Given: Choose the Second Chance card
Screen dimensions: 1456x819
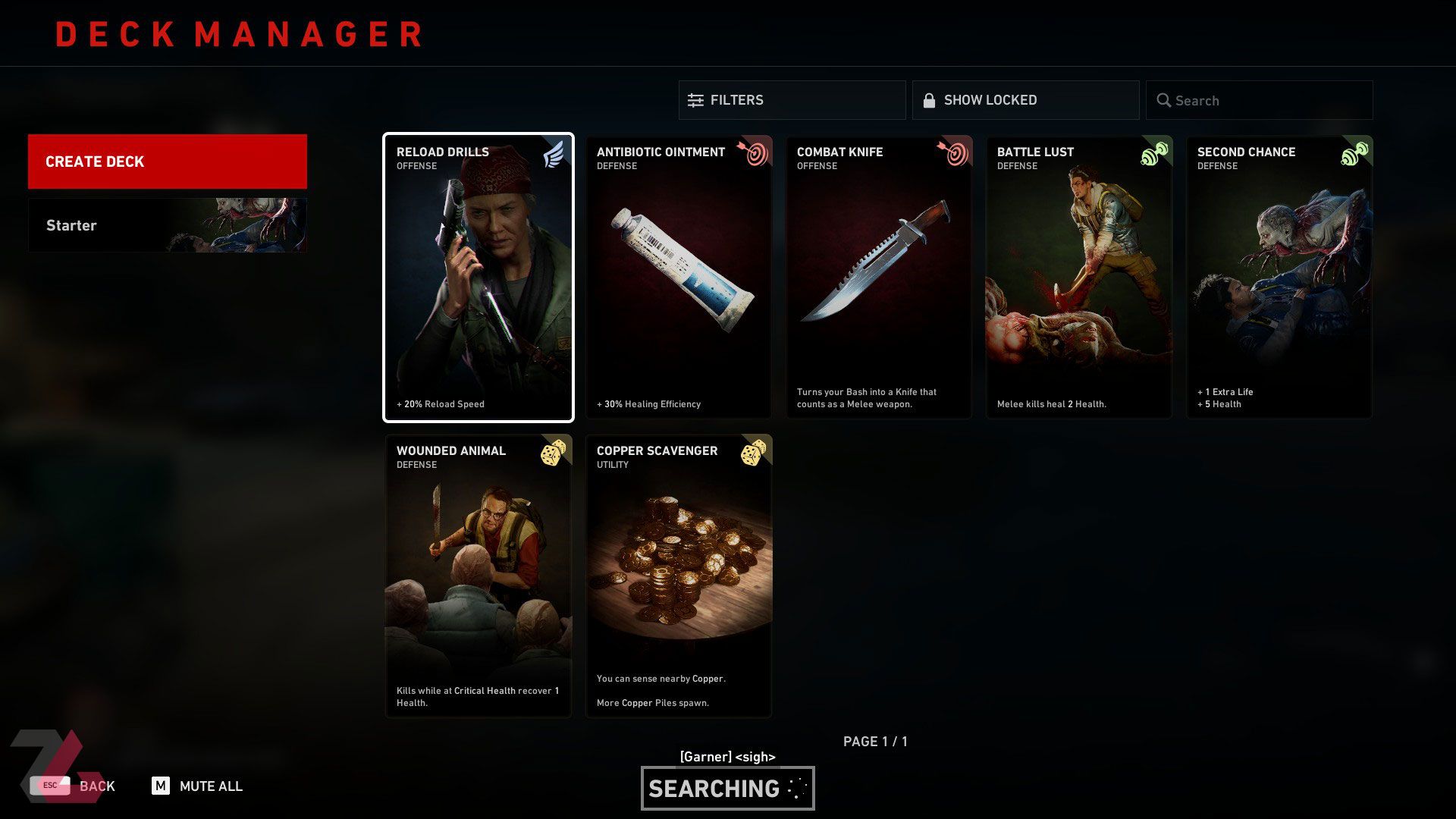Looking at the screenshot, I should (x=1279, y=278).
